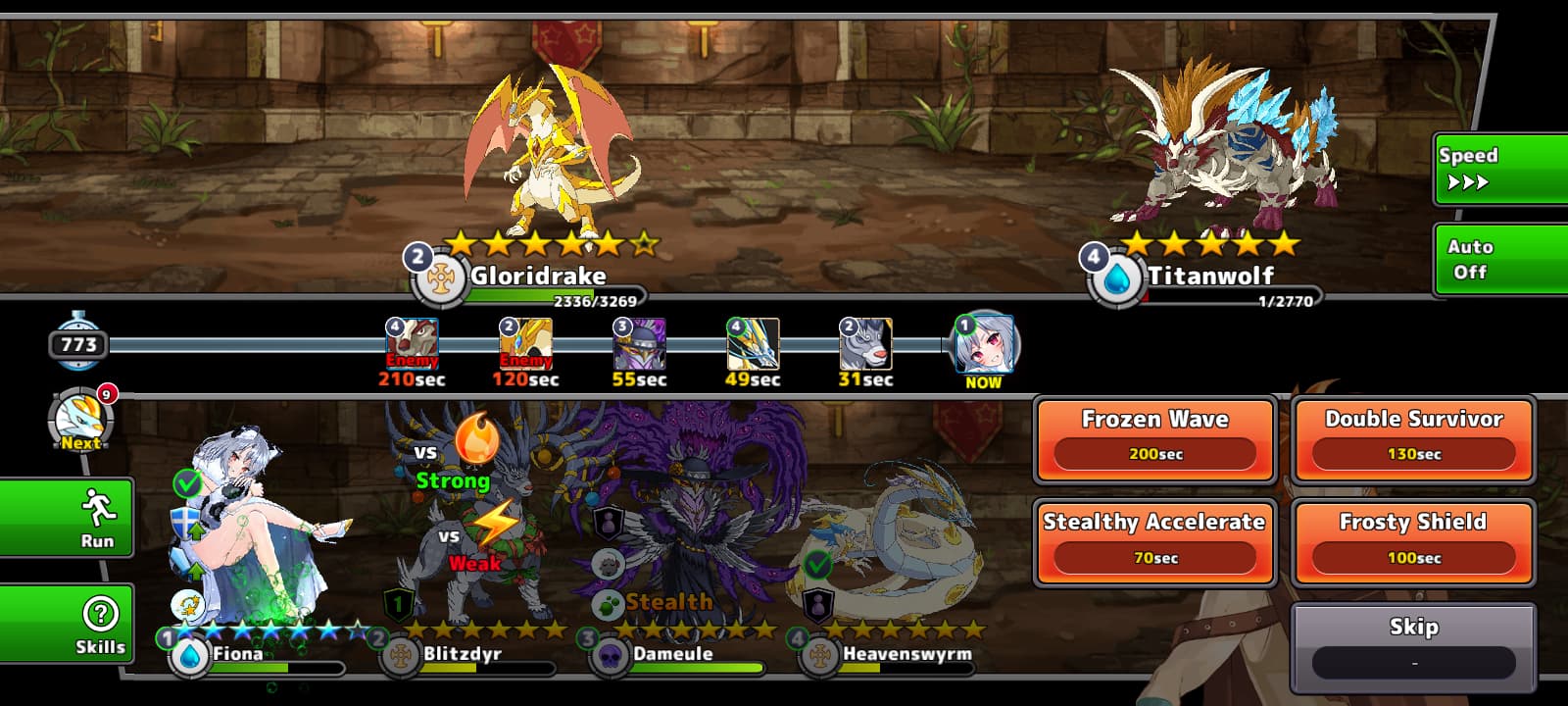Skip the current turn

click(x=1413, y=646)
